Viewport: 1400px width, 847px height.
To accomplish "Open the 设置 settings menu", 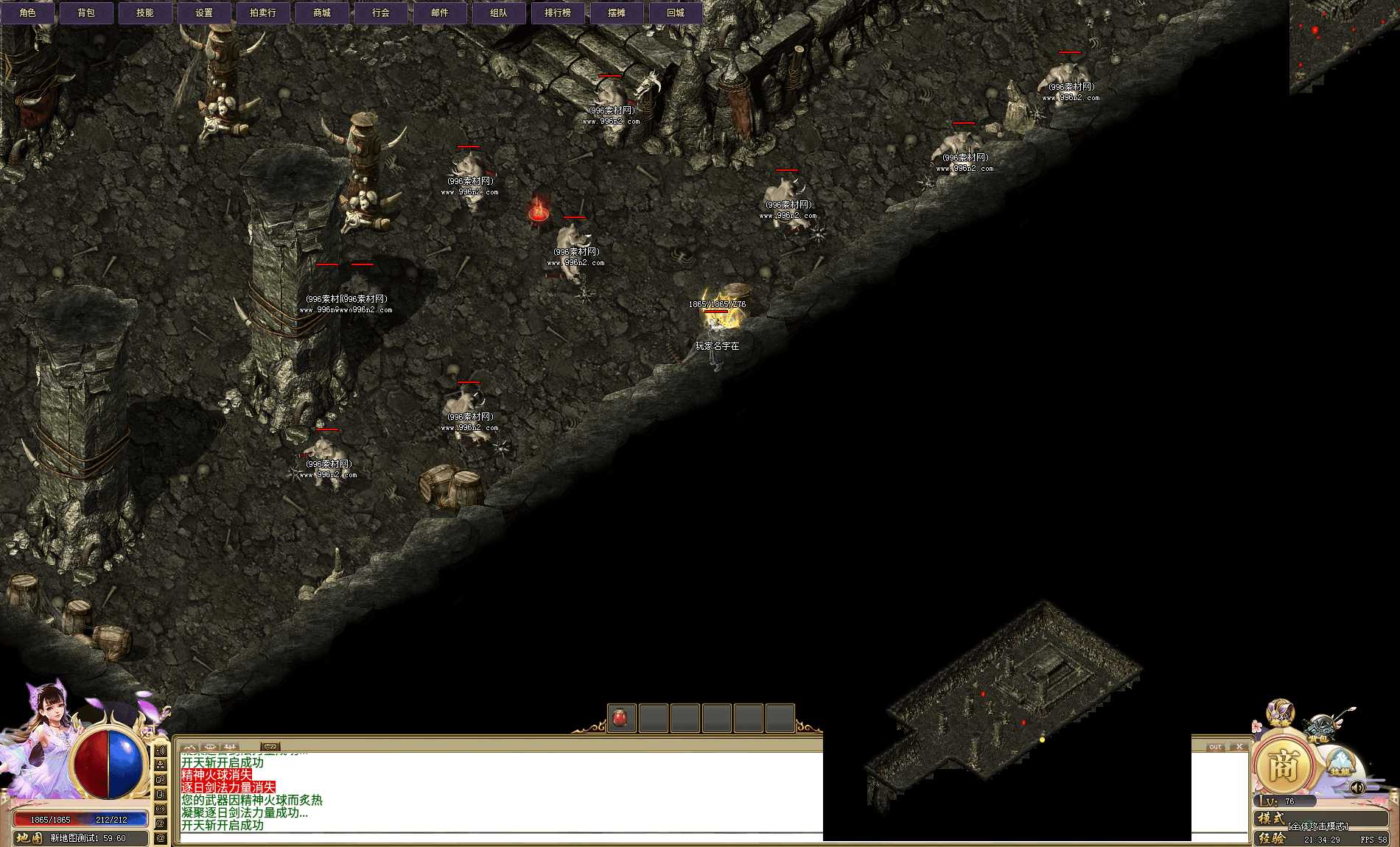I will tap(204, 12).
